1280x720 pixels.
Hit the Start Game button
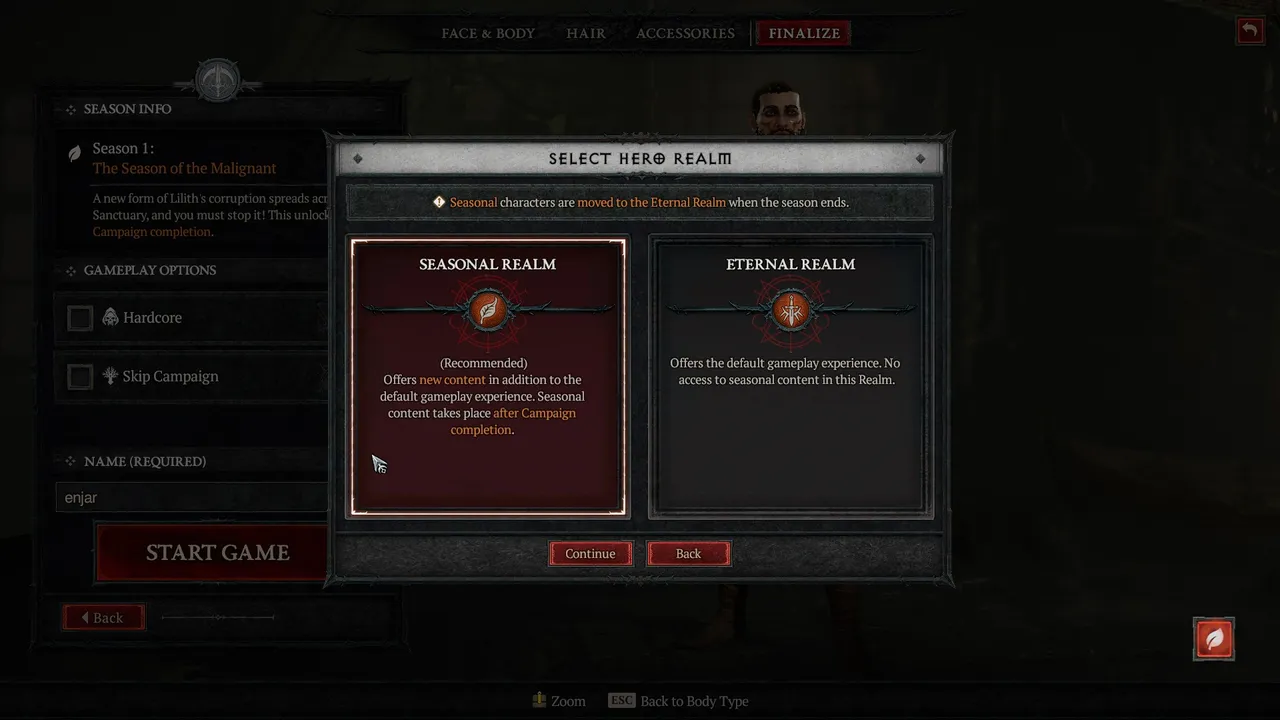click(x=215, y=553)
